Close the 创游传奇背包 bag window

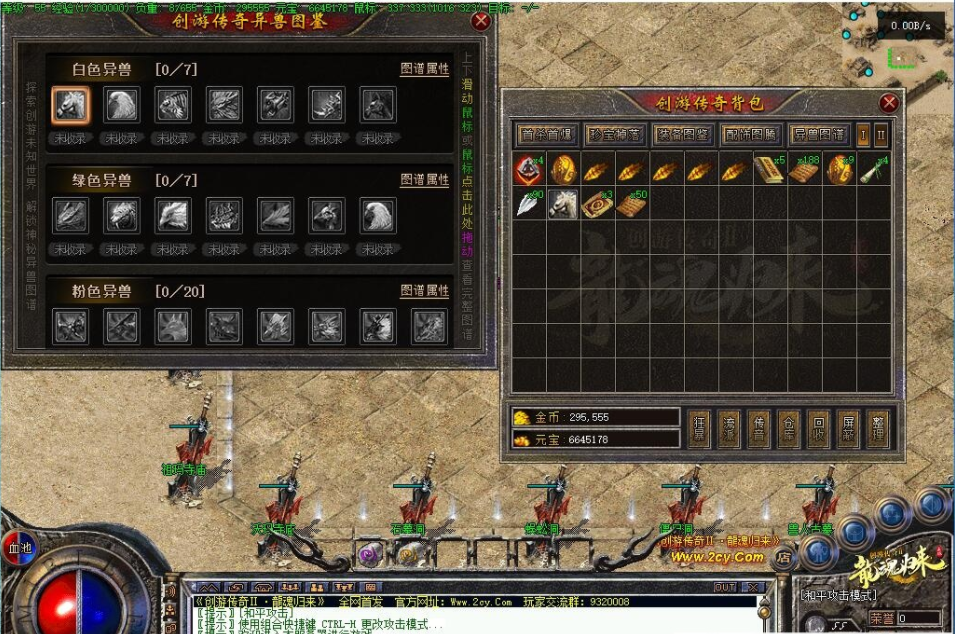click(888, 103)
